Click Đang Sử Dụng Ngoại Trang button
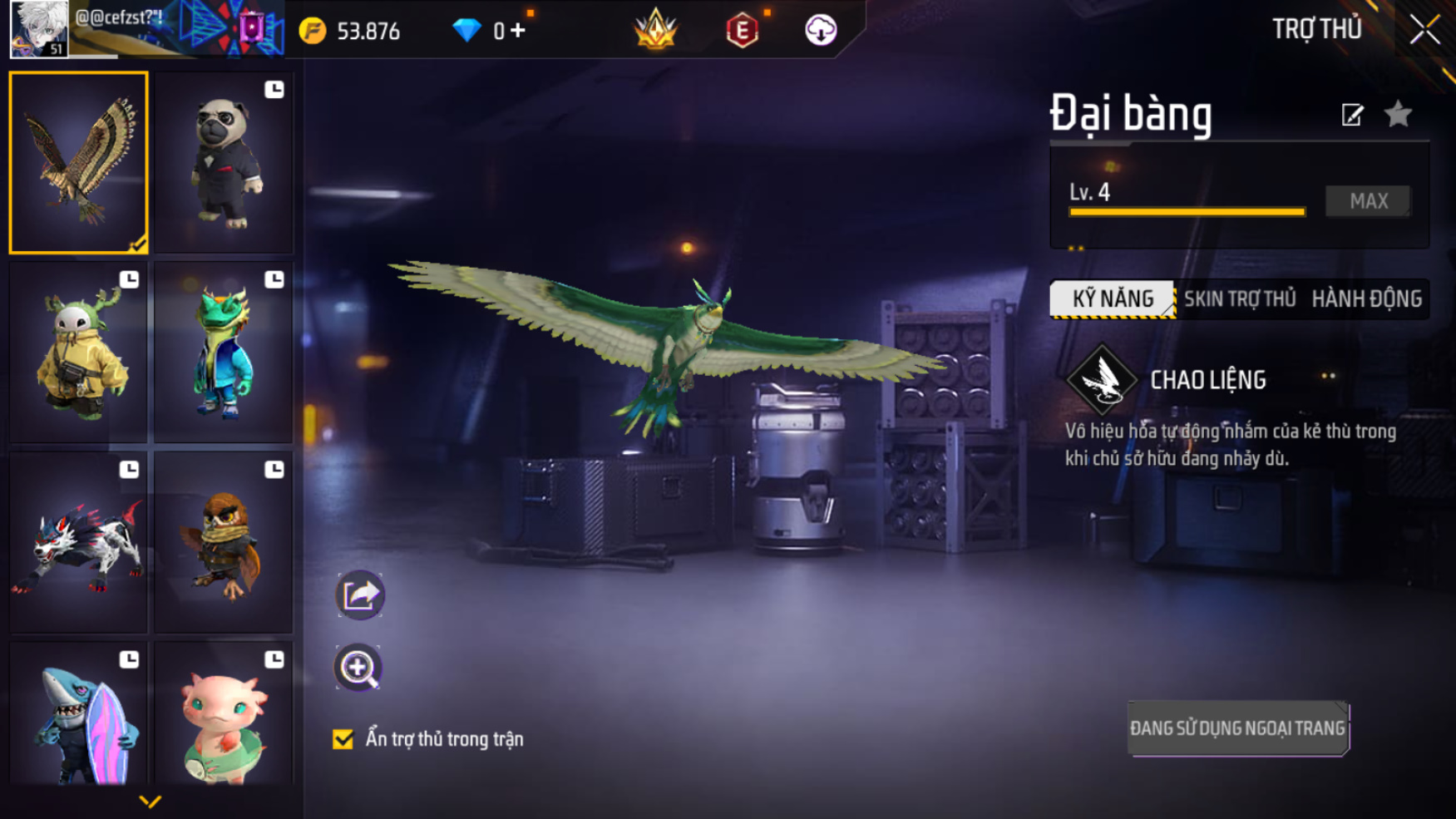The width and height of the screenshot is (1456, 819). click(1237, 728)
